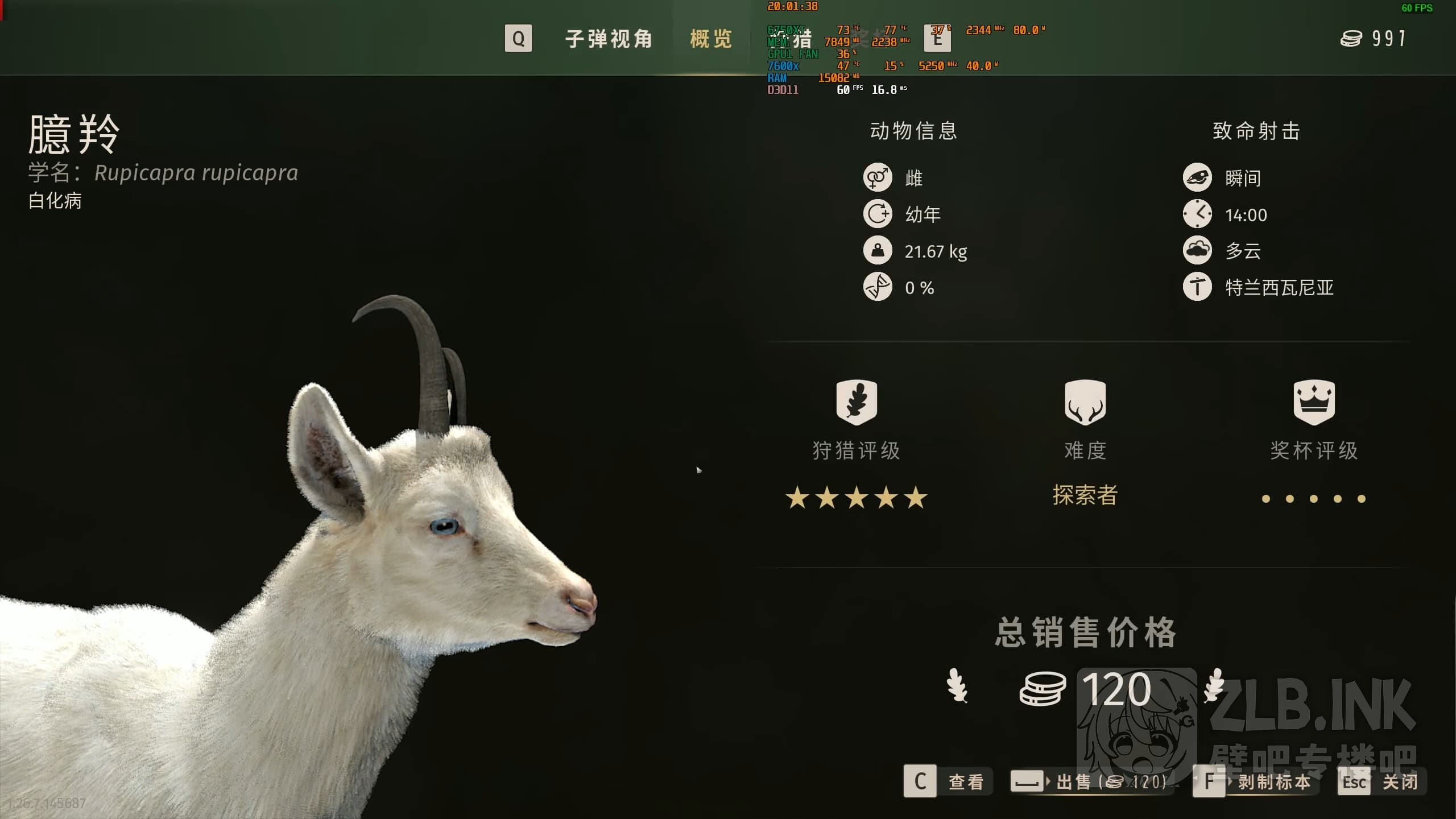Sell the animal with 出售 button
This screenshot has height=819, width=1456.
(1091, 781)
